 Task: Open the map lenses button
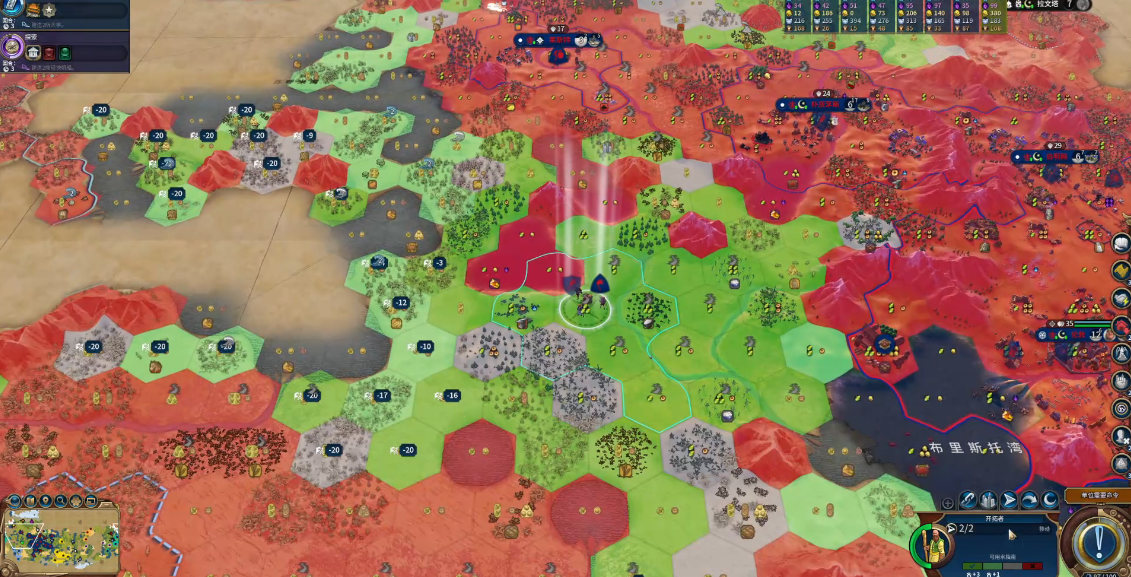pos(28,500)
